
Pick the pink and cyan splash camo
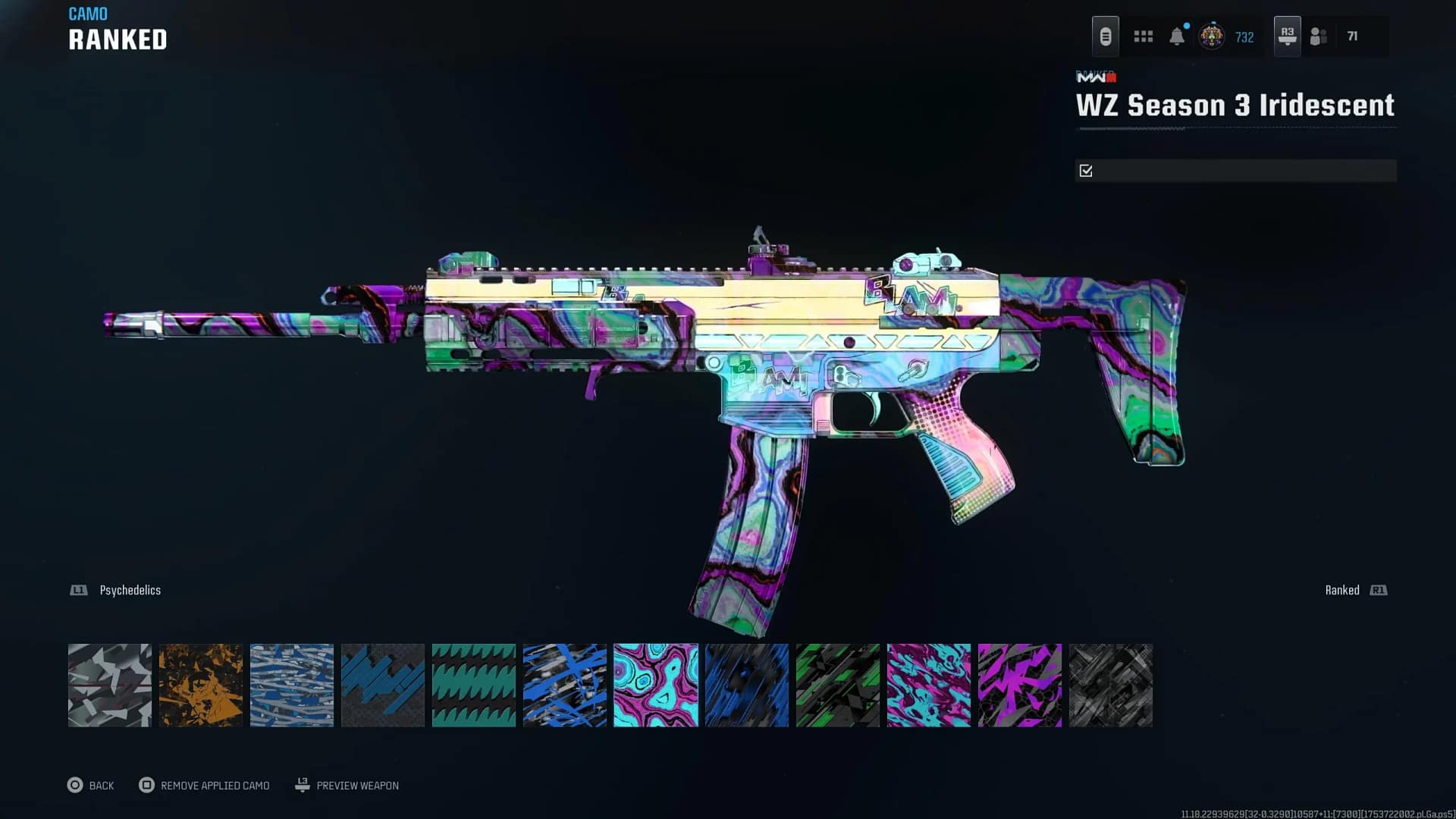pyautogui.click(x=929, y=686)
